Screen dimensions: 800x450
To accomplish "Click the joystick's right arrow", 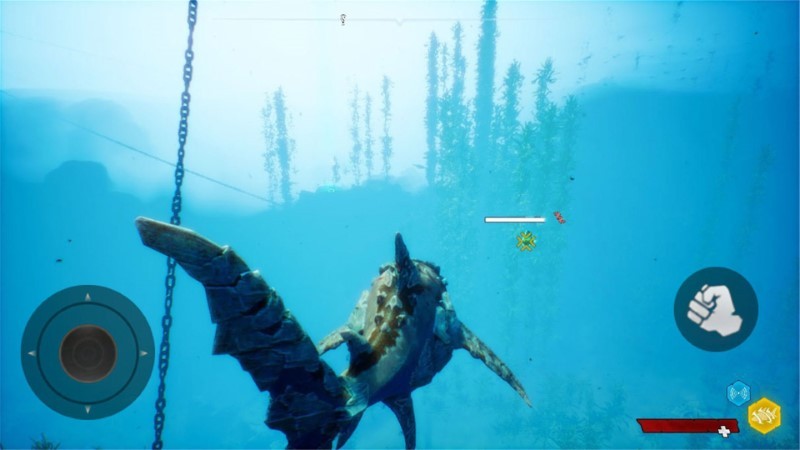I will [x=143, y=353].
